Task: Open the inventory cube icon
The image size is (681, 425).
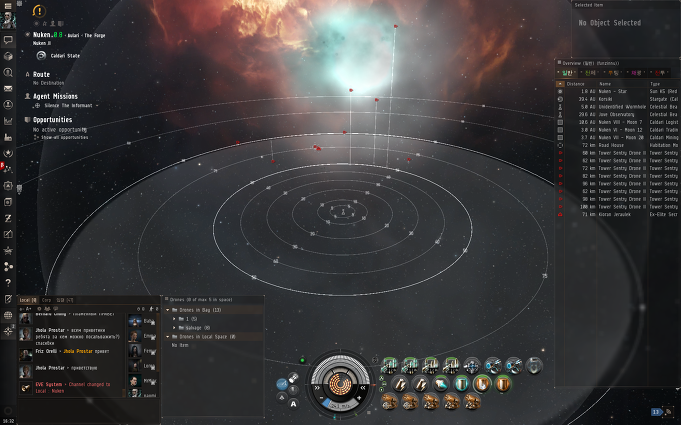Action: 7,56
